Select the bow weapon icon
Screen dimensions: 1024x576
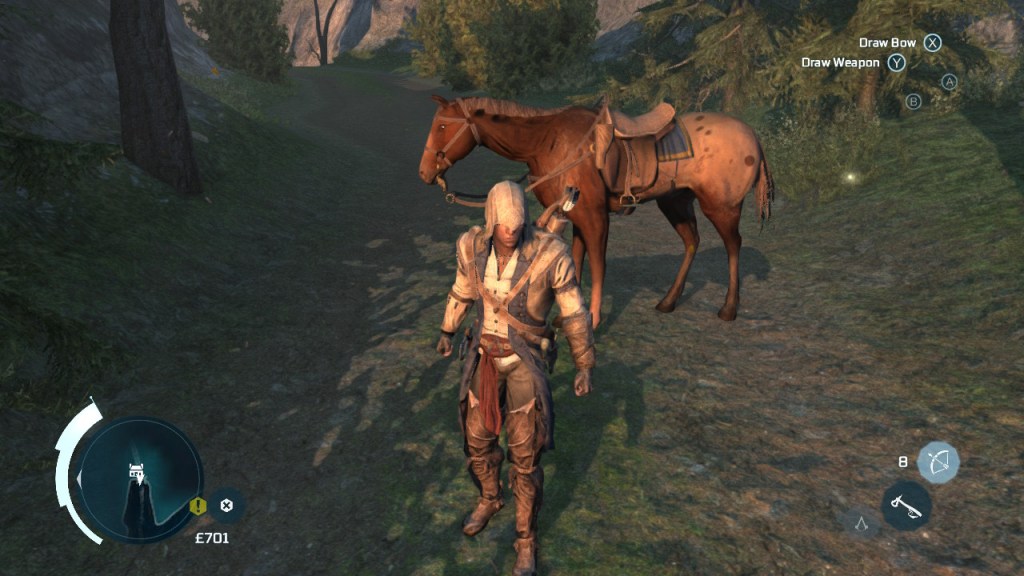pos(938,462)
